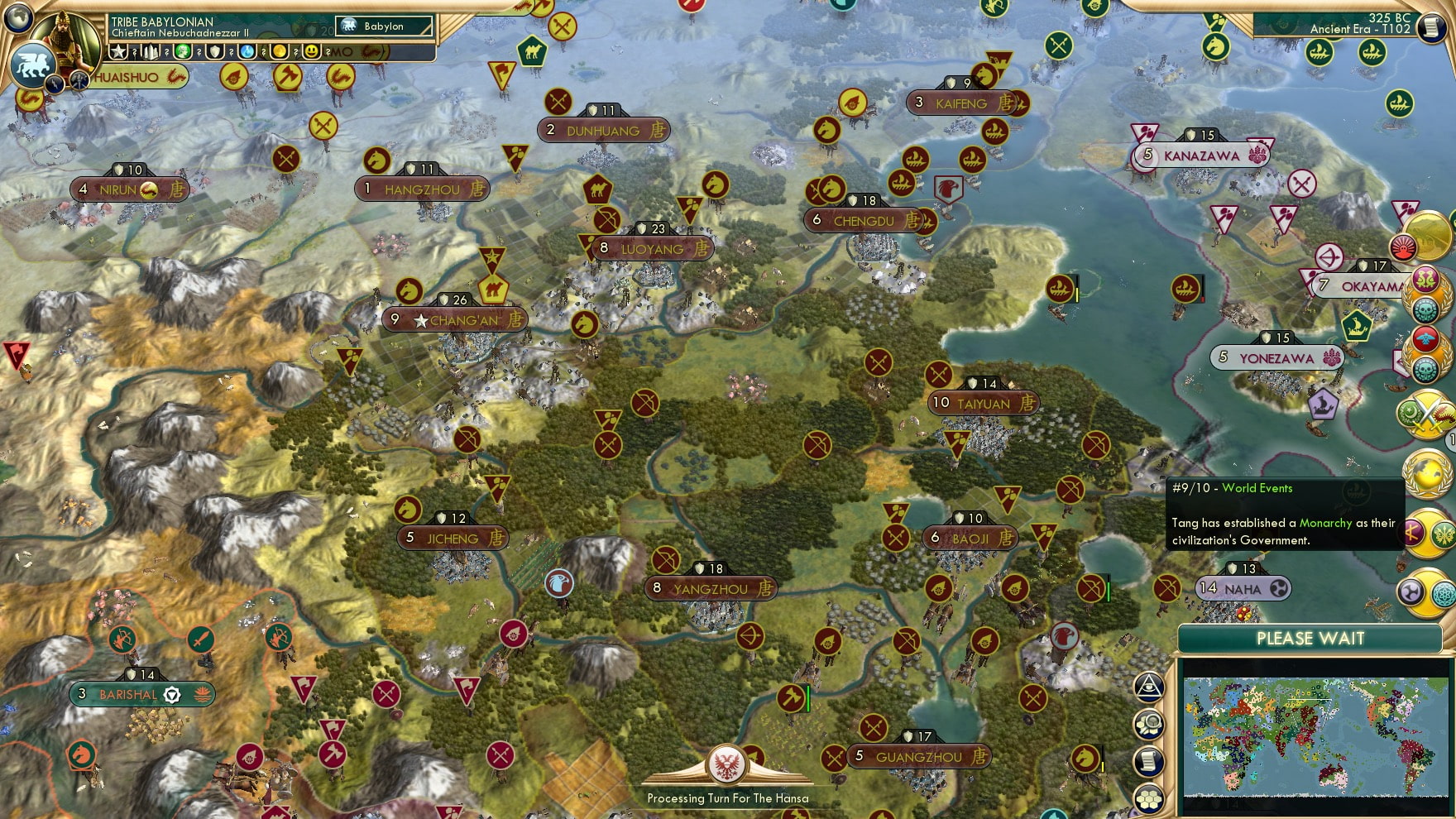
Task: Click the science flask score icon
Action: (246, 51)
